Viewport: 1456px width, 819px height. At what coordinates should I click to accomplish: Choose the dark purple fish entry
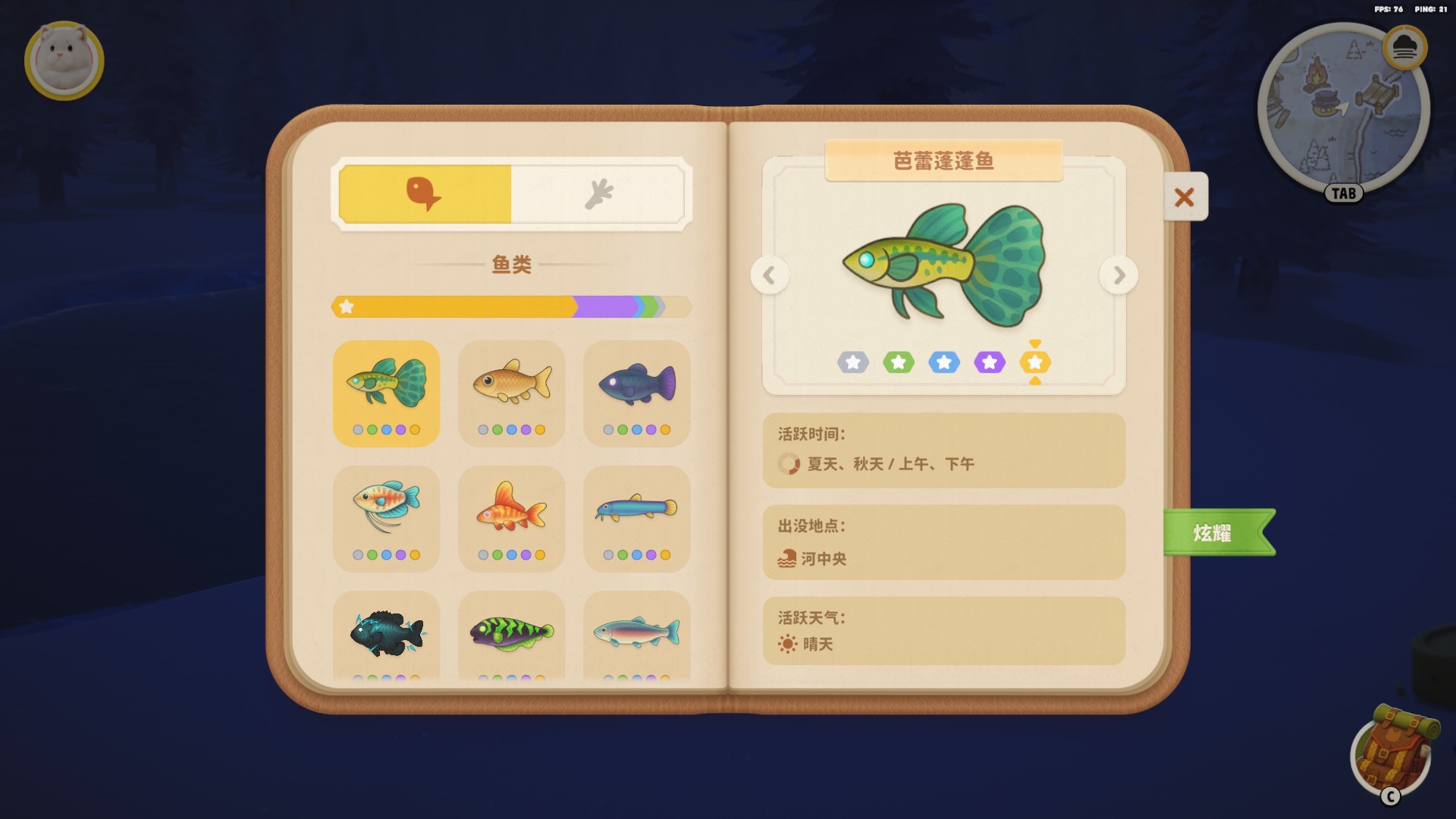(636, 393)
